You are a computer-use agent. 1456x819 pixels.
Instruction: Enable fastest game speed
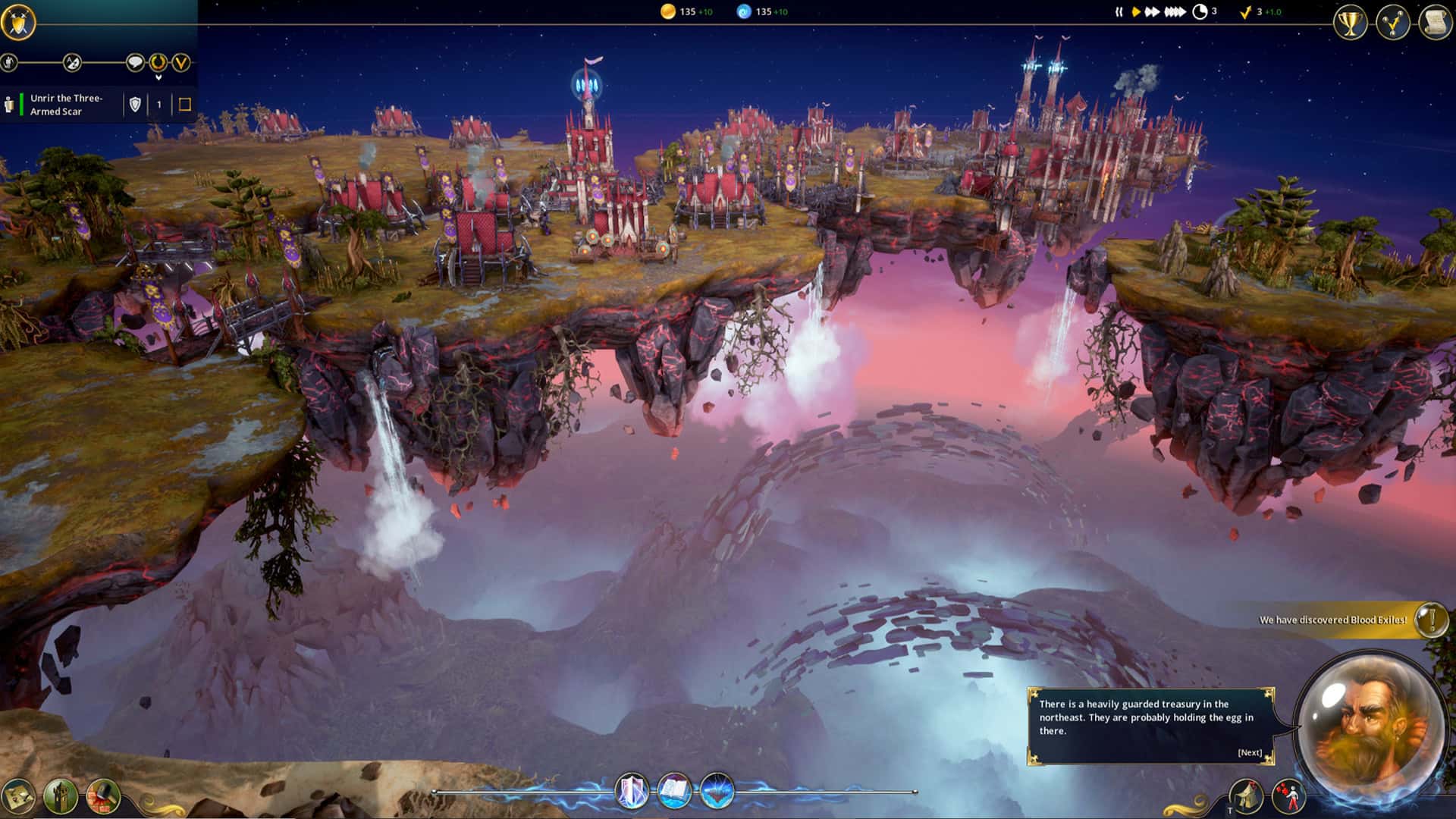1175,11
